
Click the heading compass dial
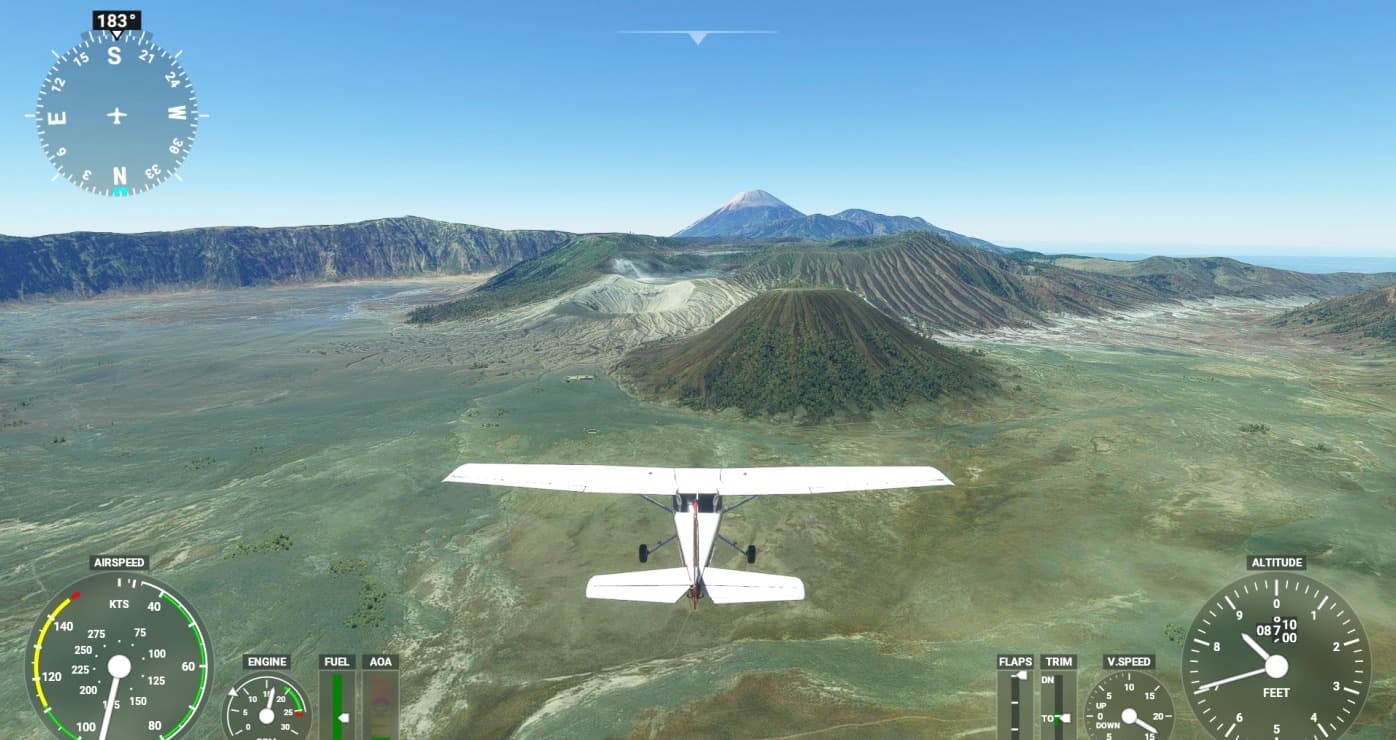click(x=117, y=114)
